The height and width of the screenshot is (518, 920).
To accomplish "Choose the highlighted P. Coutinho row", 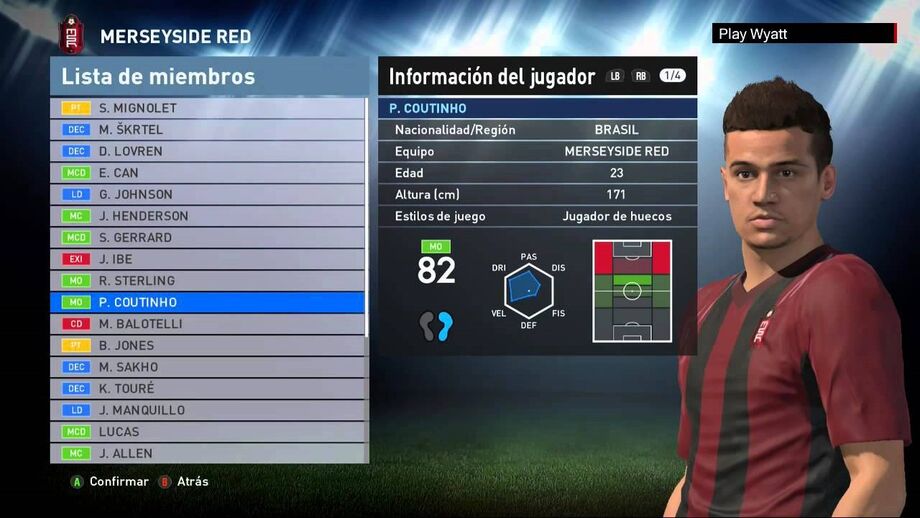I will click(208, 302).
